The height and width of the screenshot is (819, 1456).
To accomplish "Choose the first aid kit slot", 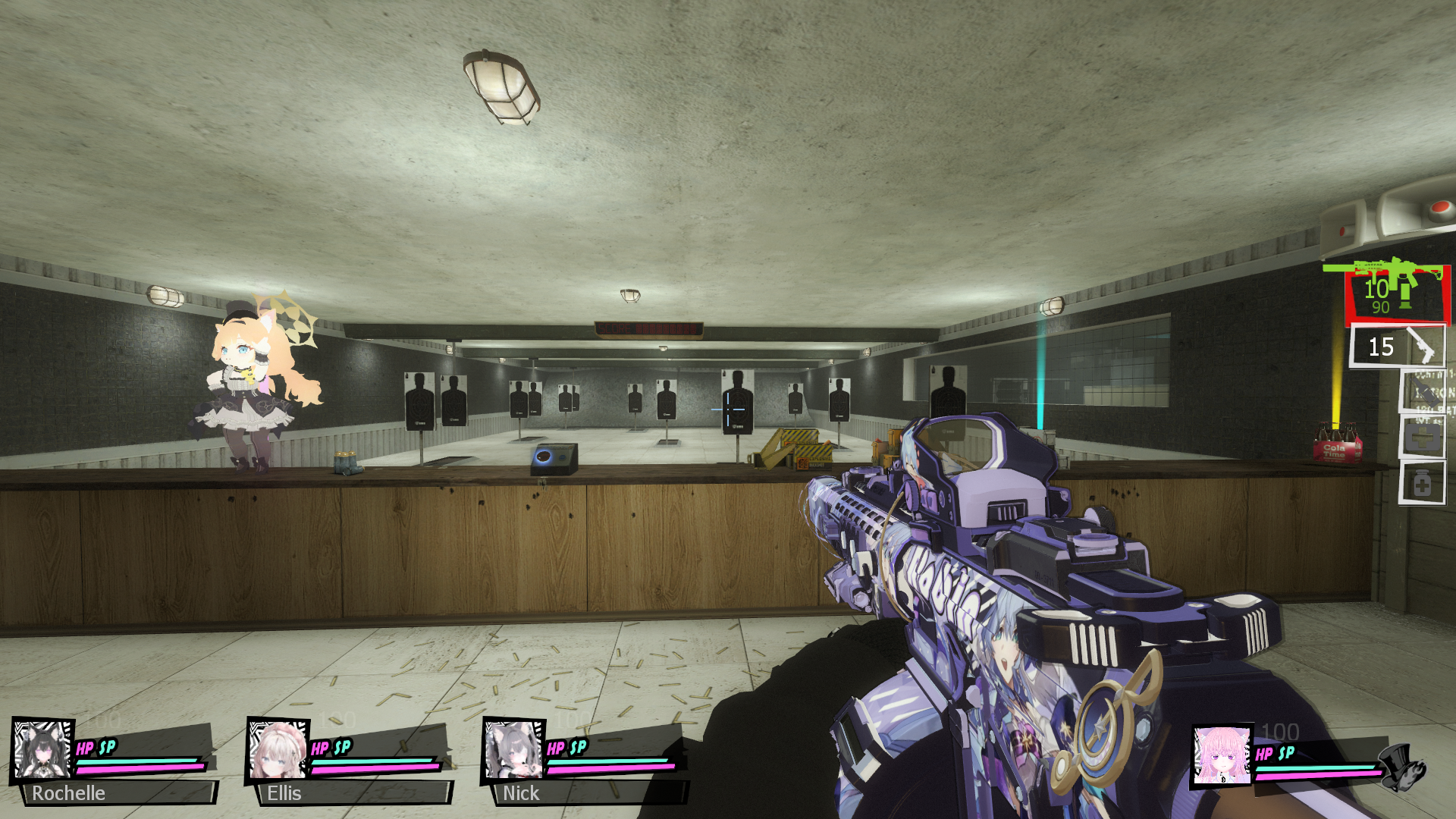I will tap(1422, 438).
